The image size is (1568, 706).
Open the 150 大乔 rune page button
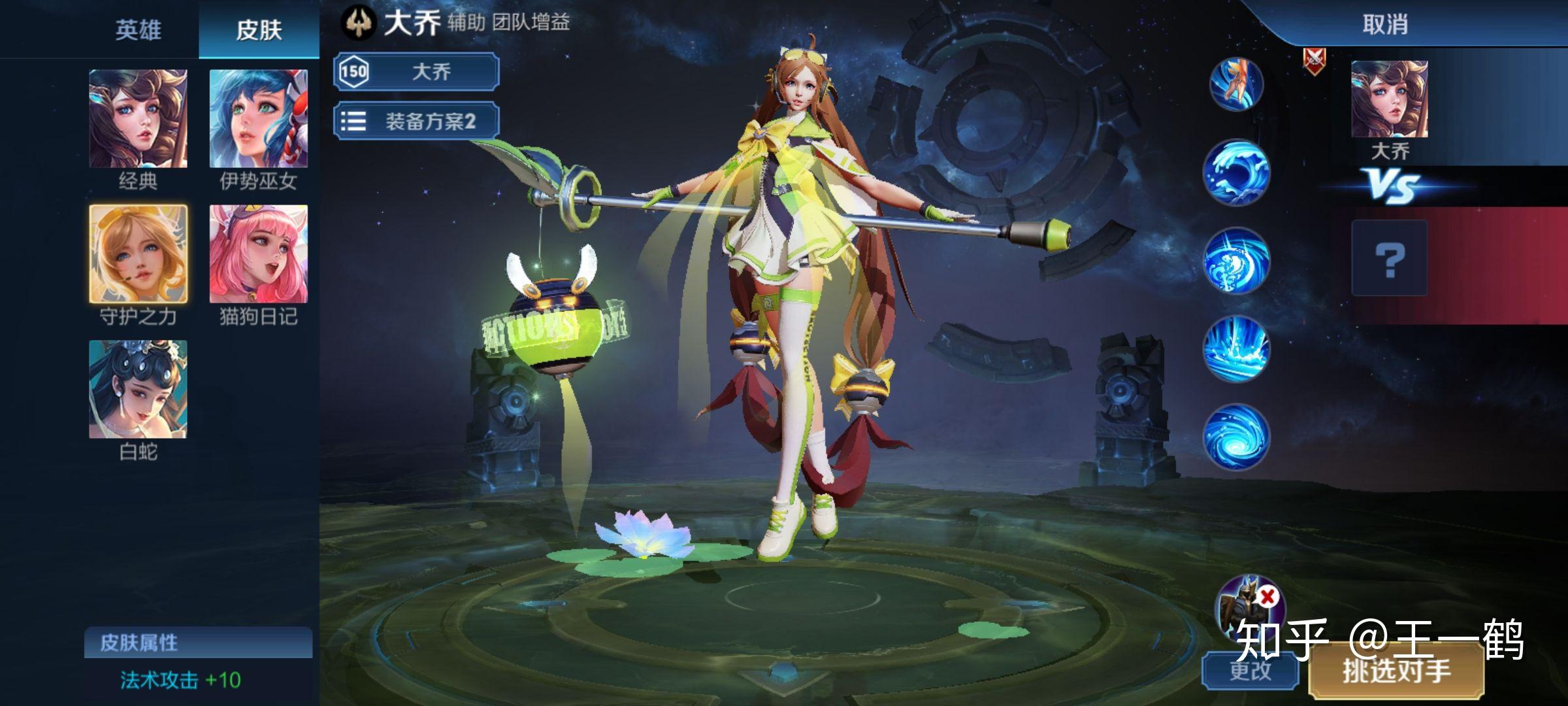click(x=416, y=71)
